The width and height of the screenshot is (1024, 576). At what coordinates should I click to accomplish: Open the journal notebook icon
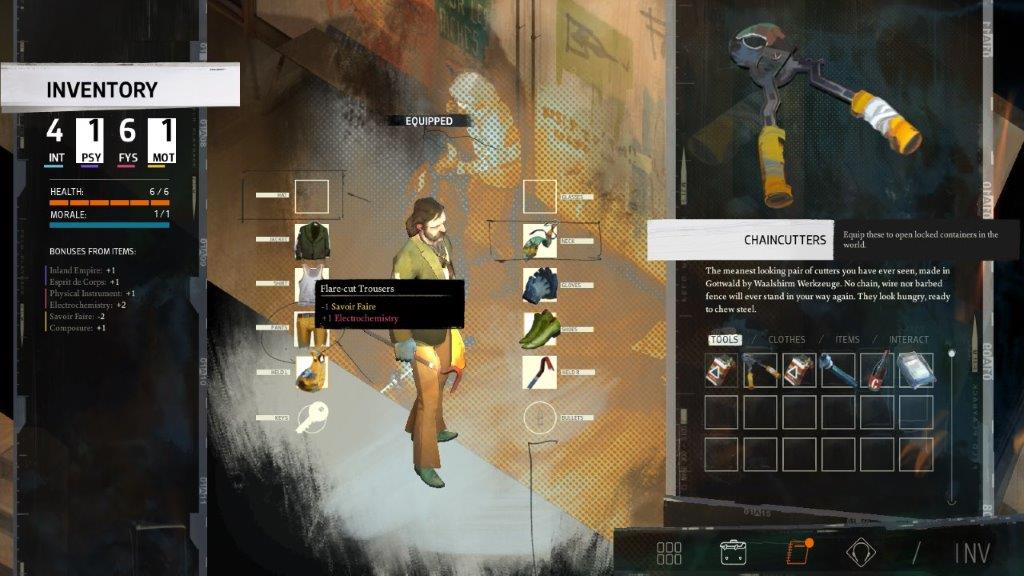pyautogui.click(x=794, y=553)
